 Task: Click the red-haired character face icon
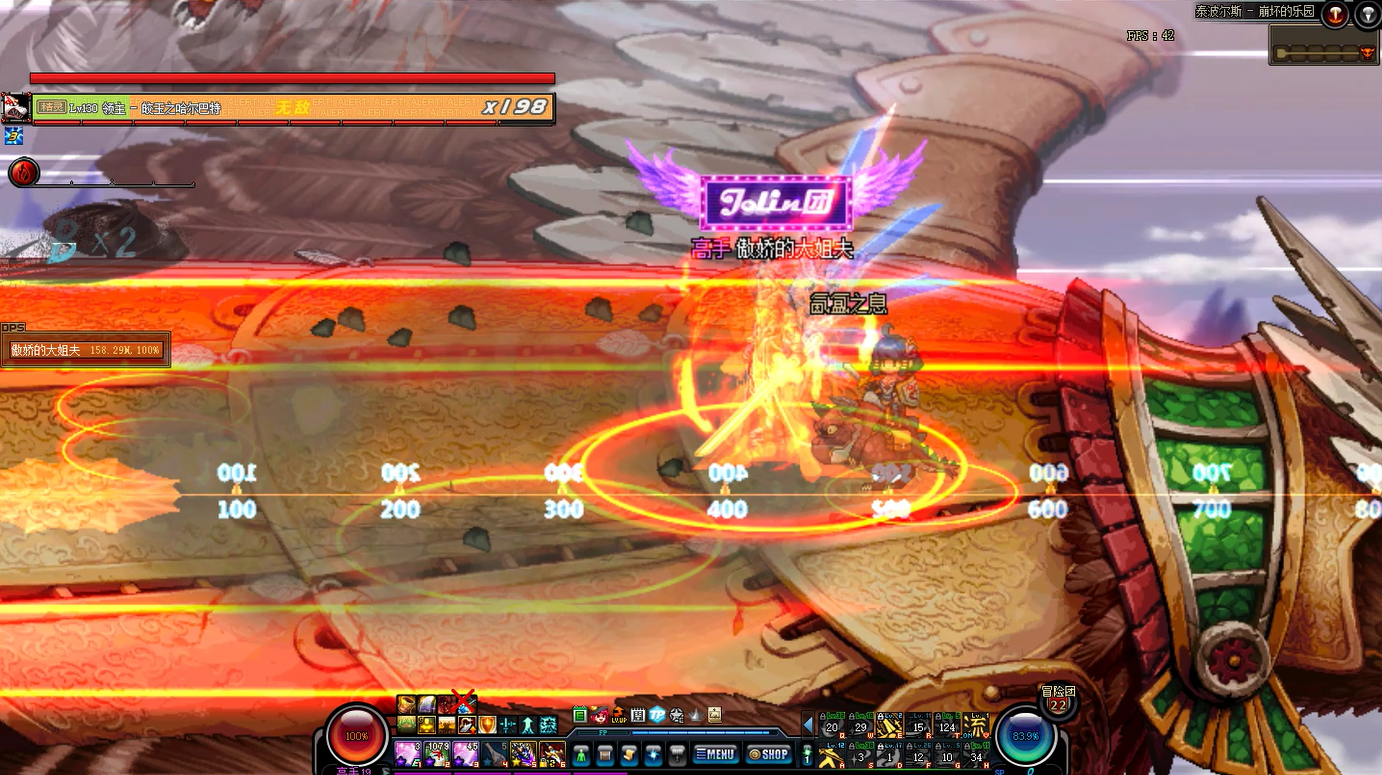coord(599,715)
